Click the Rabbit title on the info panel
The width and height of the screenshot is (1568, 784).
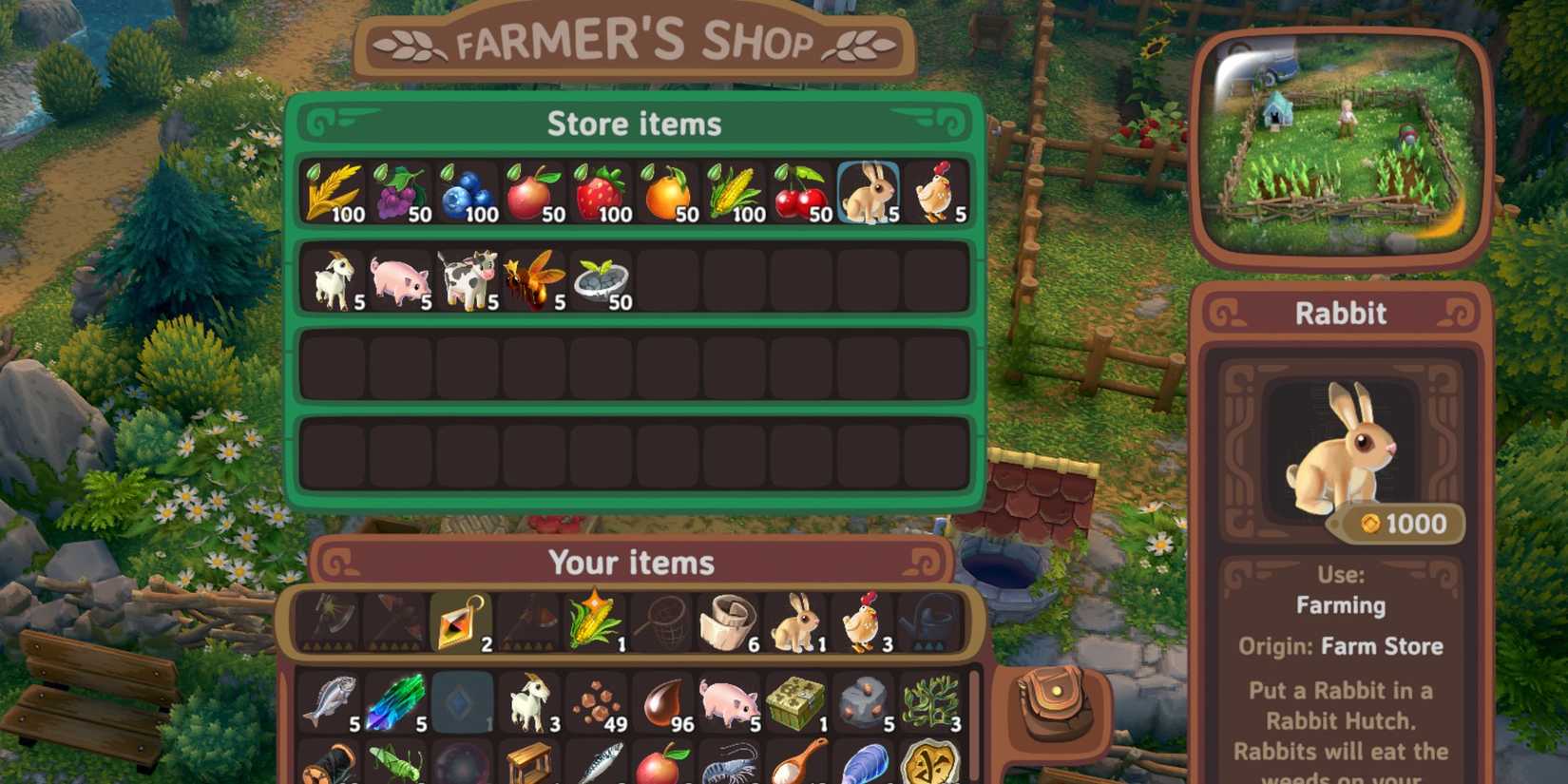1340,314
